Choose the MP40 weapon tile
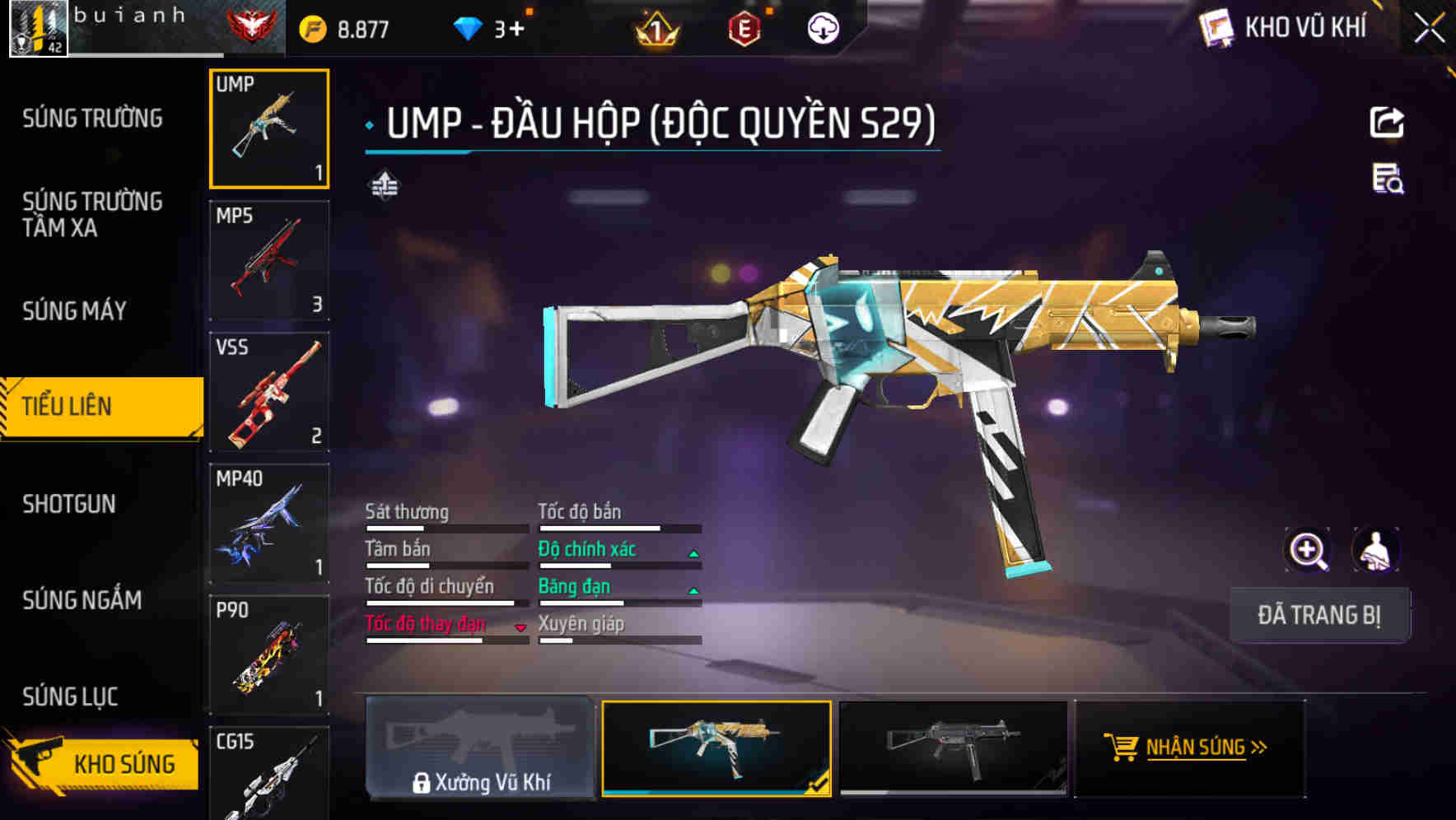 [x=269, y=524]
